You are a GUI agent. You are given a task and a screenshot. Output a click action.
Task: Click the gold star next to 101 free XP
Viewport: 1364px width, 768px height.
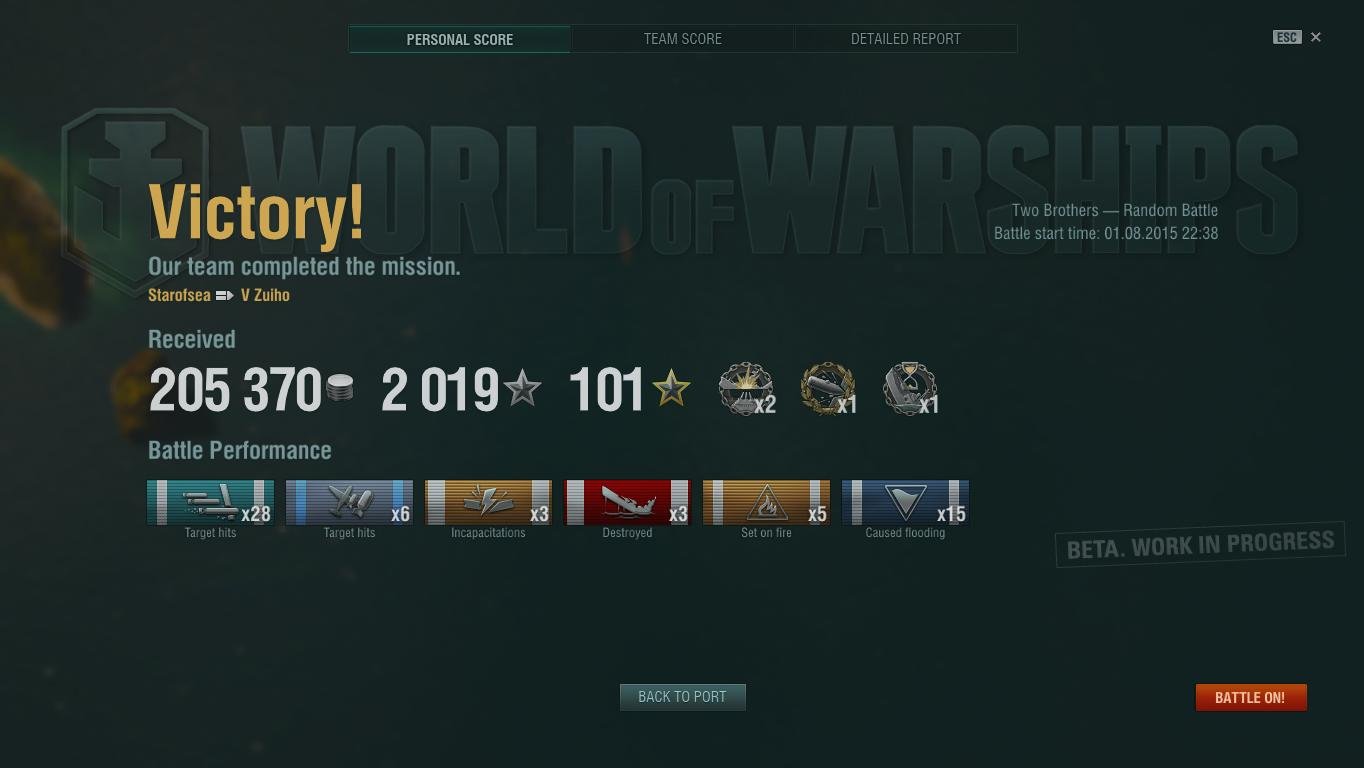click(671, 388)
